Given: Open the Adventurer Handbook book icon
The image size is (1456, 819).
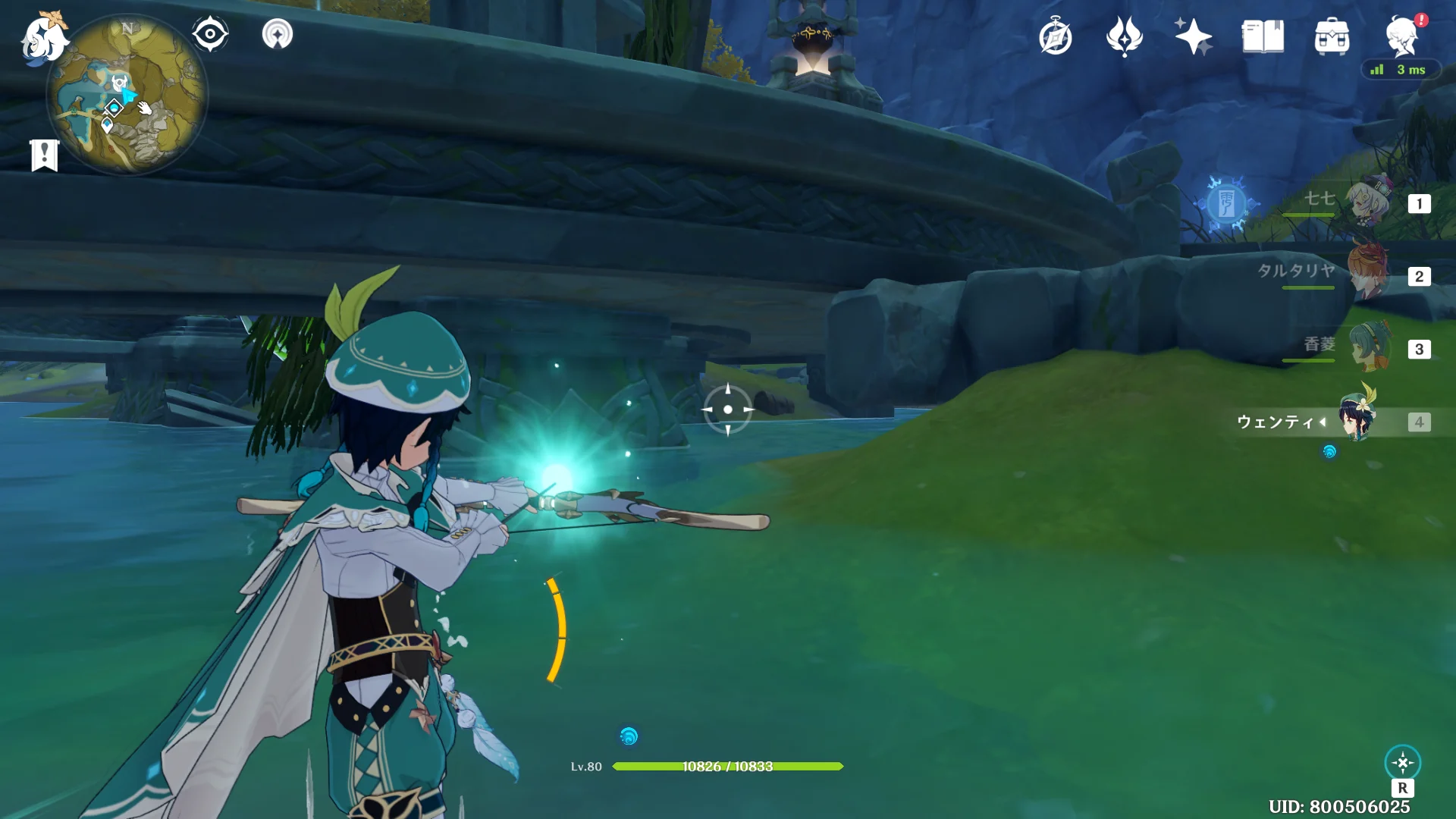Looking at the screenshot, I should pos(1263,36).
